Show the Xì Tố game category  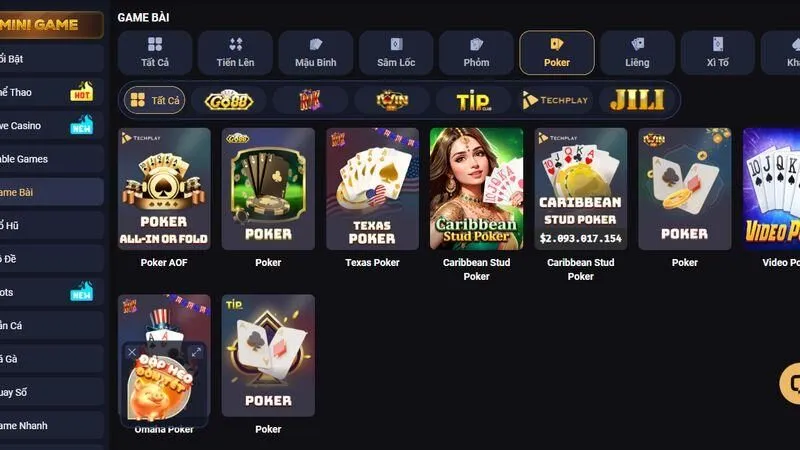718,52
